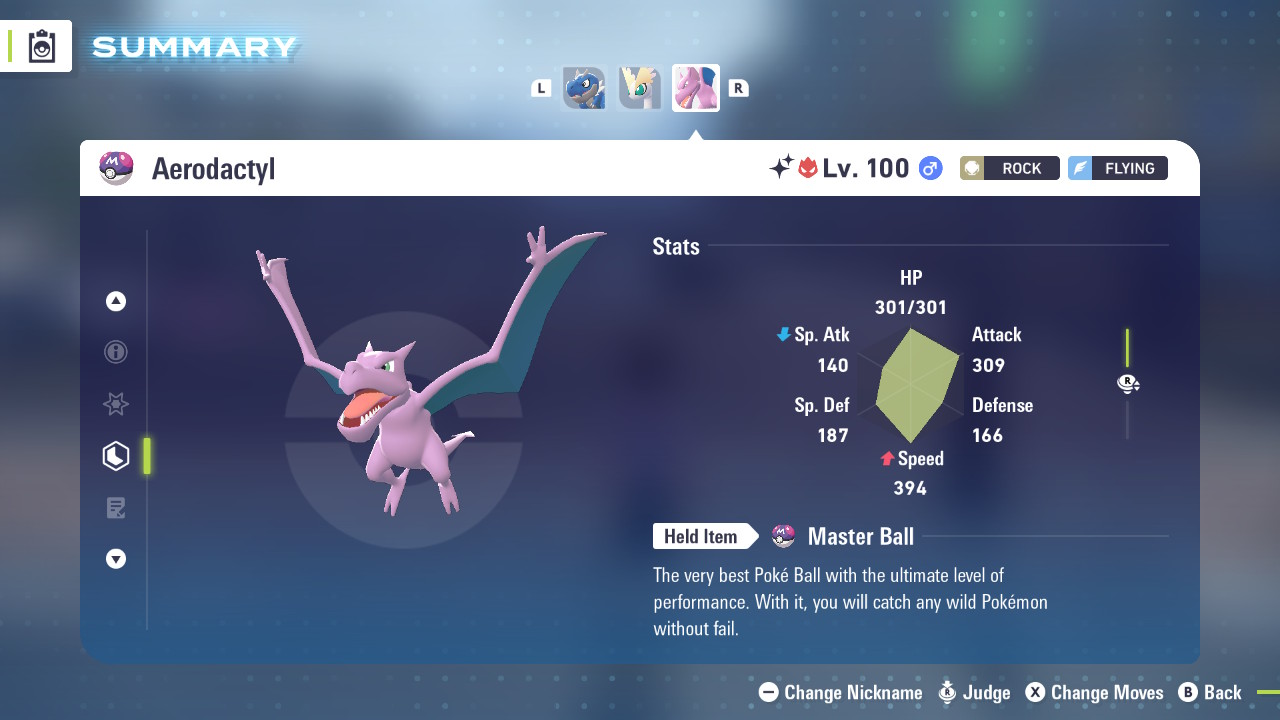Open the info page tab
The width and height of the screenshot is (1280, 720).
point(116,352)
